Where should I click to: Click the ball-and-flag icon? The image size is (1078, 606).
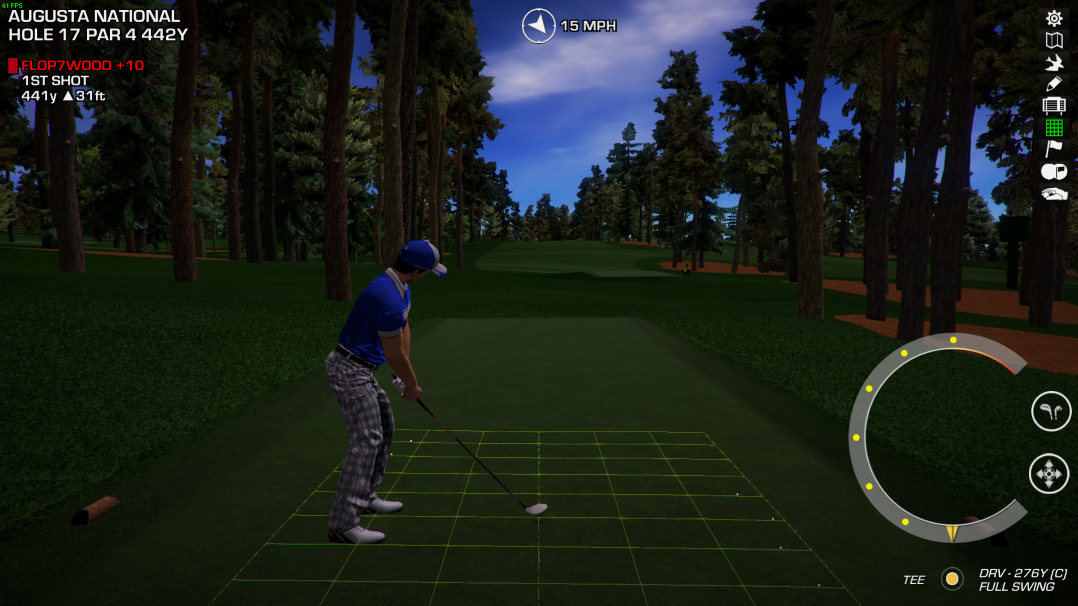(x=1053, y=172)
